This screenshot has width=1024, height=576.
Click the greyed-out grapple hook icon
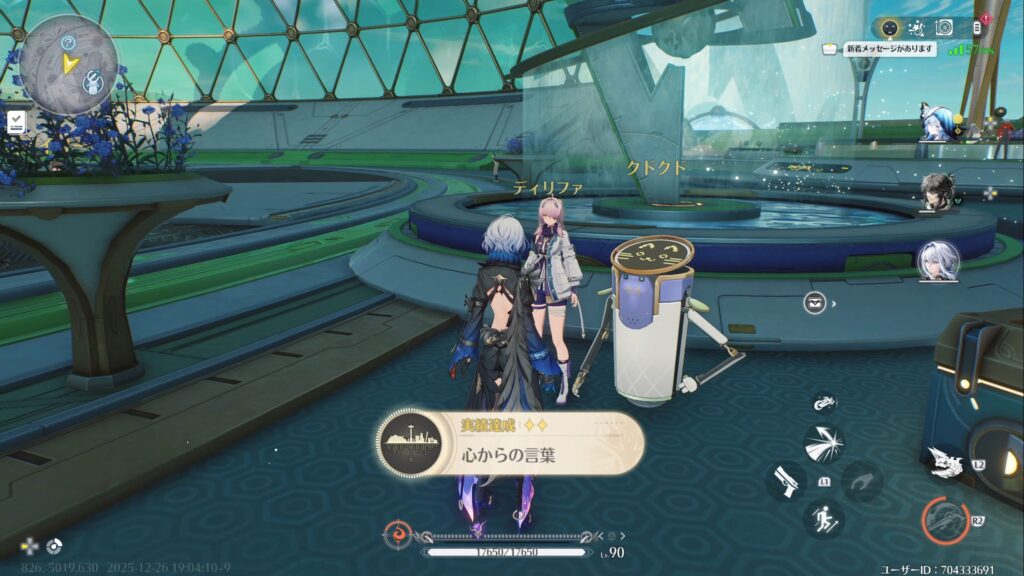861,481
